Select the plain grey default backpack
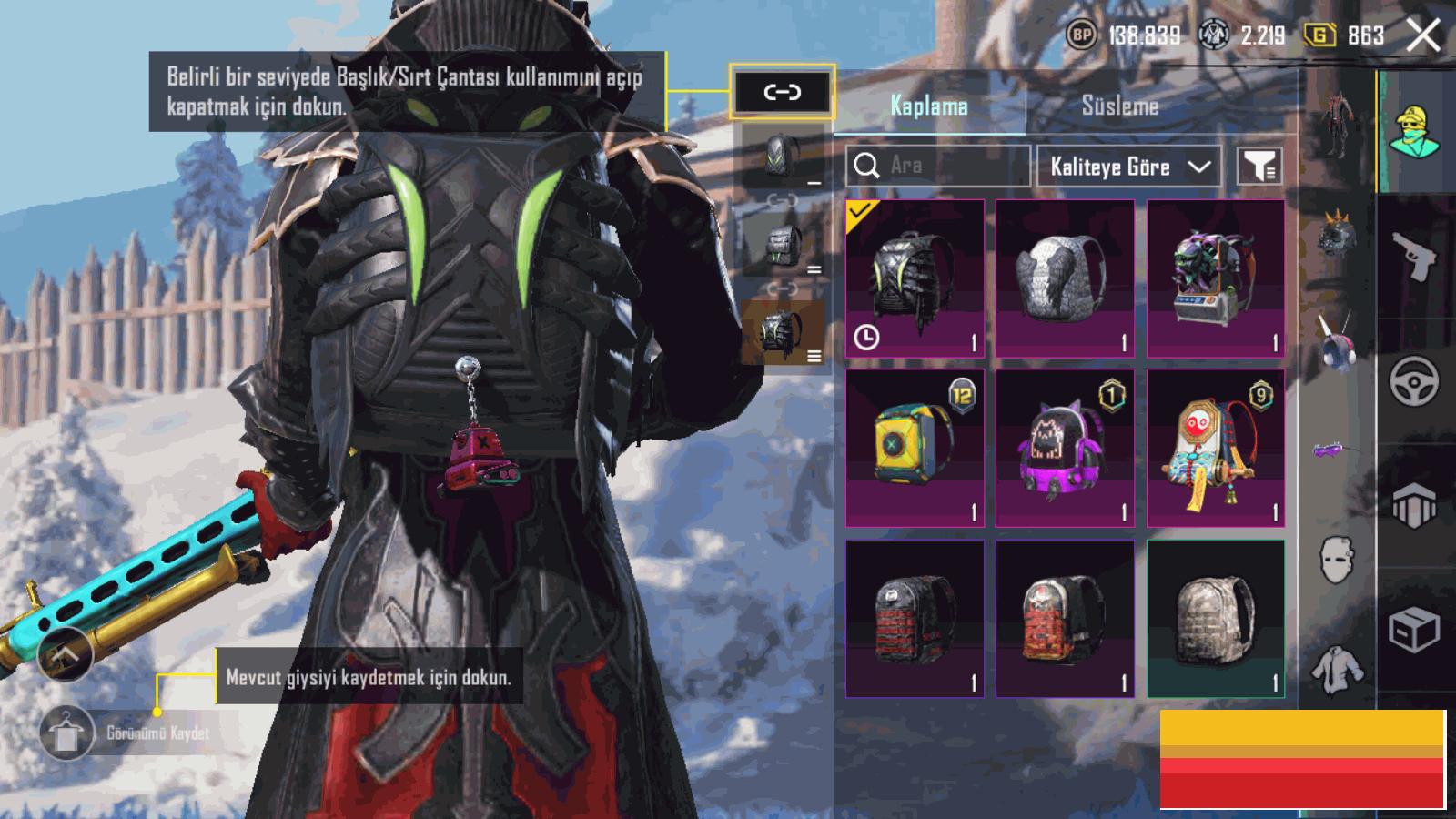 [1216, 619]
